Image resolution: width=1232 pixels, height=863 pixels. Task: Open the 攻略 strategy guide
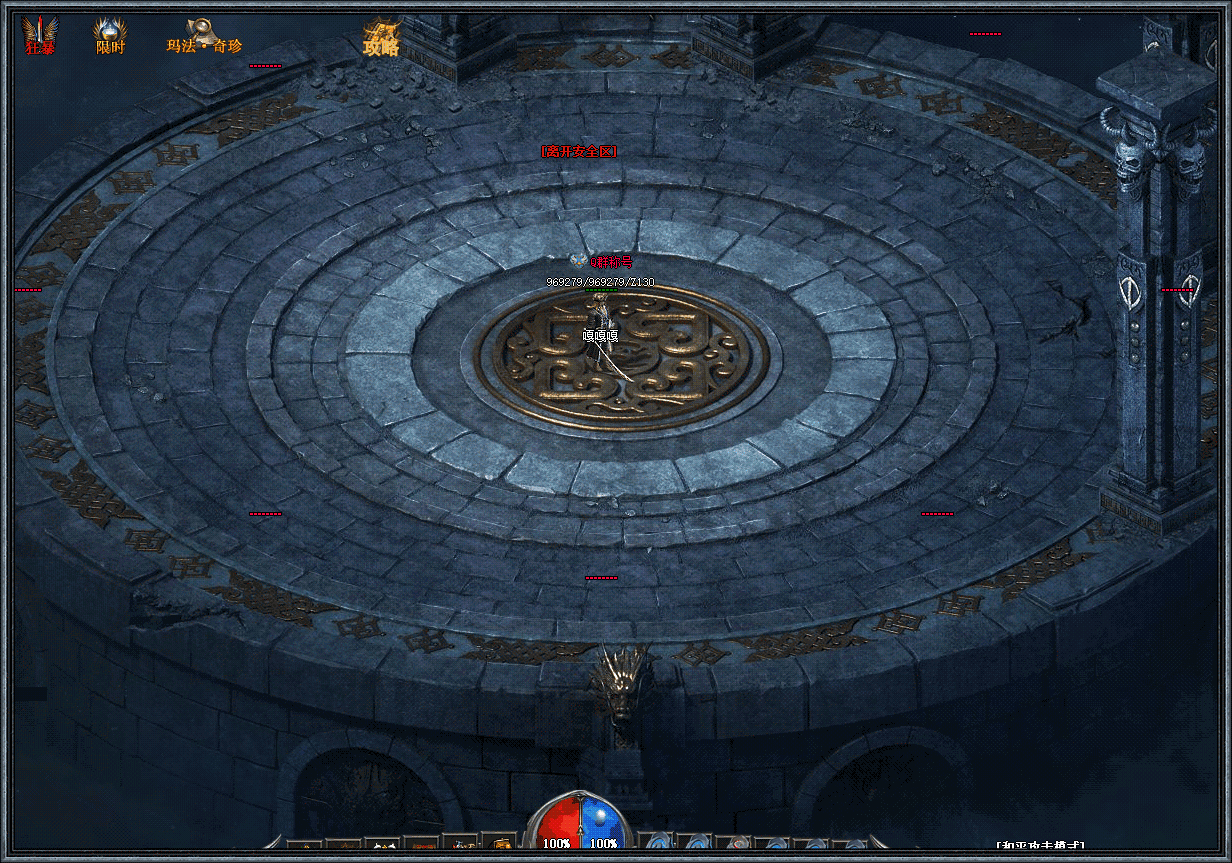[x=381, y=38]
